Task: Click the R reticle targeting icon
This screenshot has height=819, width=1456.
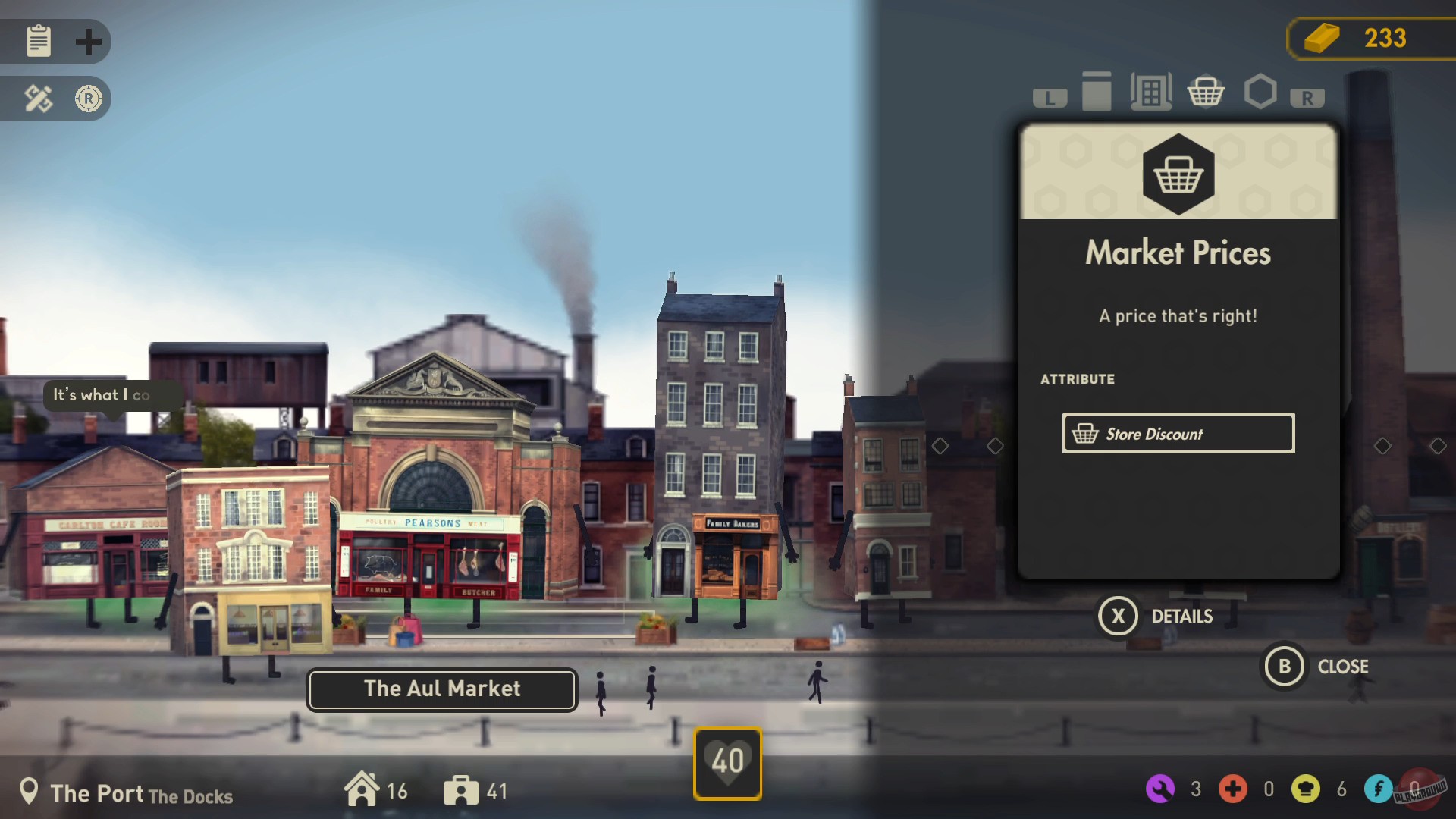Action: tap(89, 99)
